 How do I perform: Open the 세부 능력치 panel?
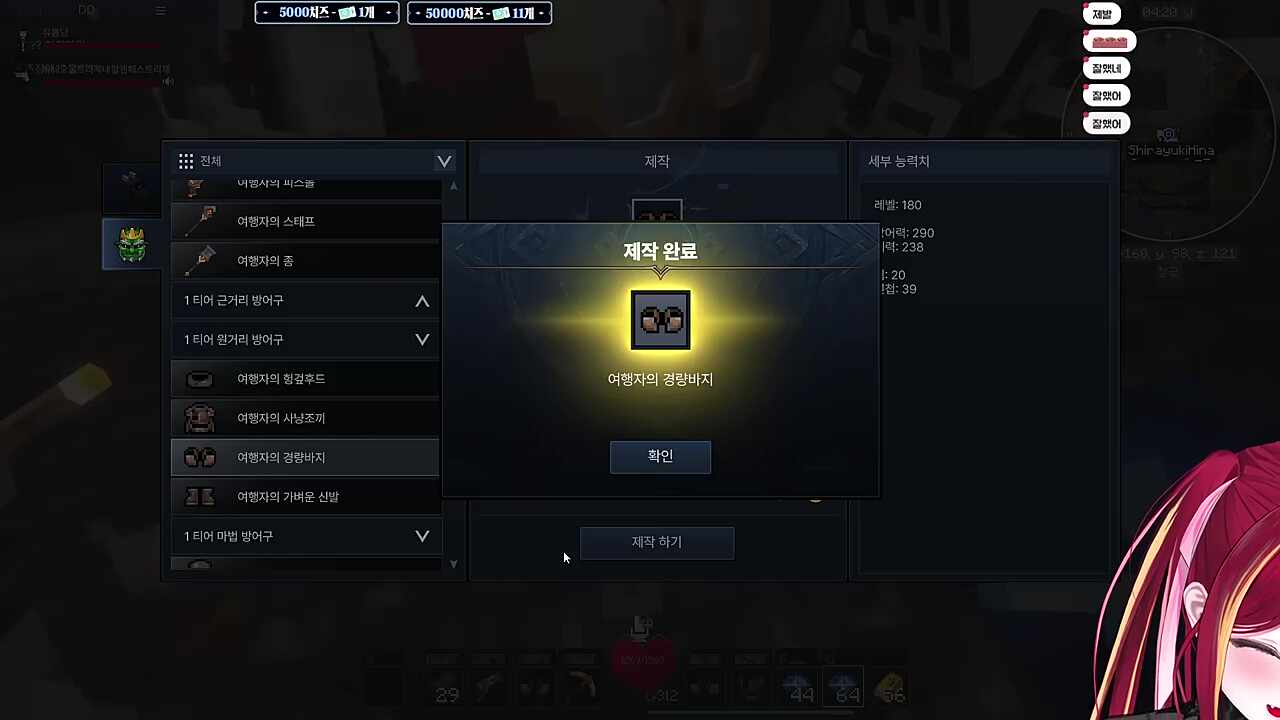click(898, 161)
